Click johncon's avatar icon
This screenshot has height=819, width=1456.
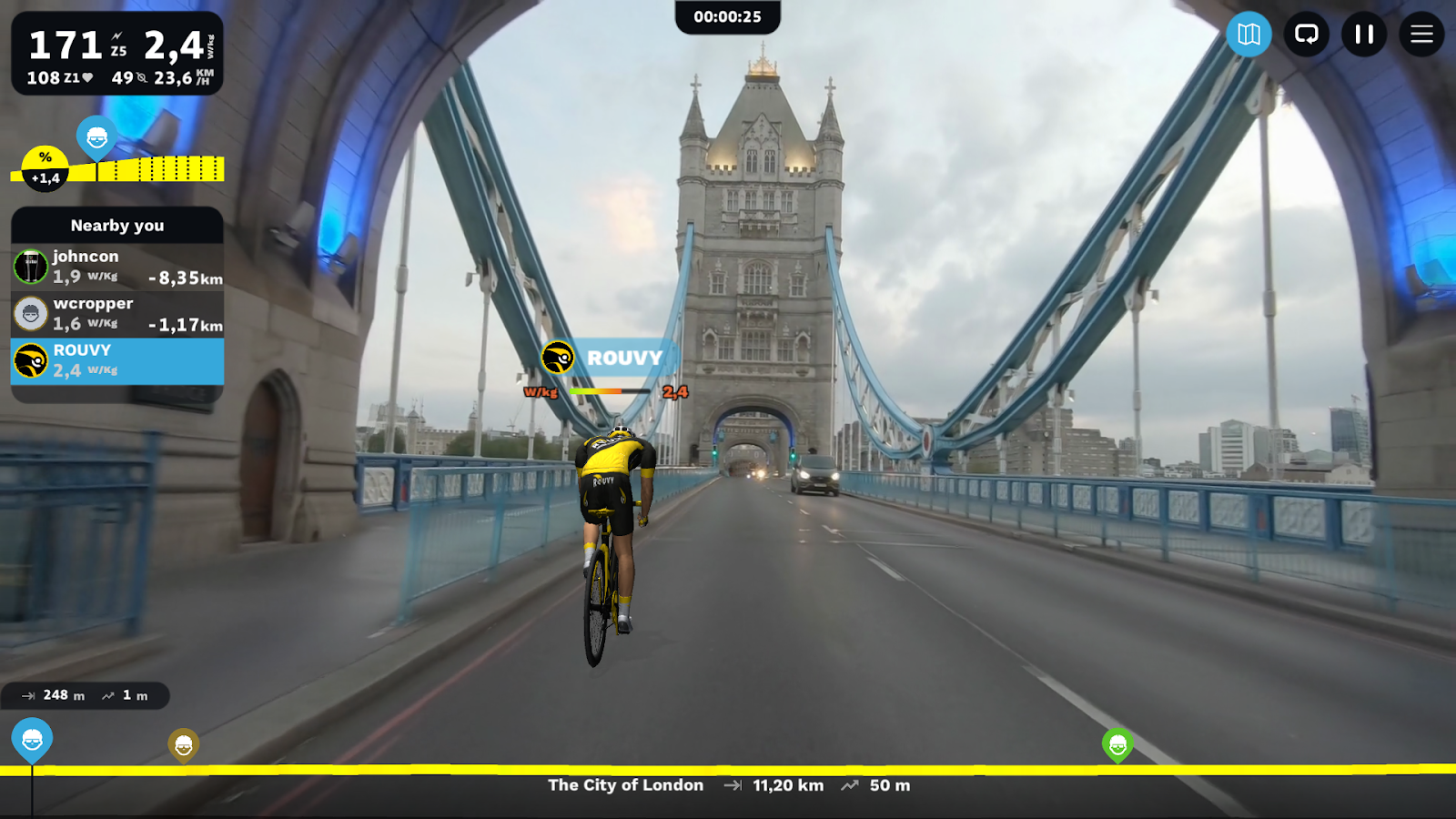30,266
